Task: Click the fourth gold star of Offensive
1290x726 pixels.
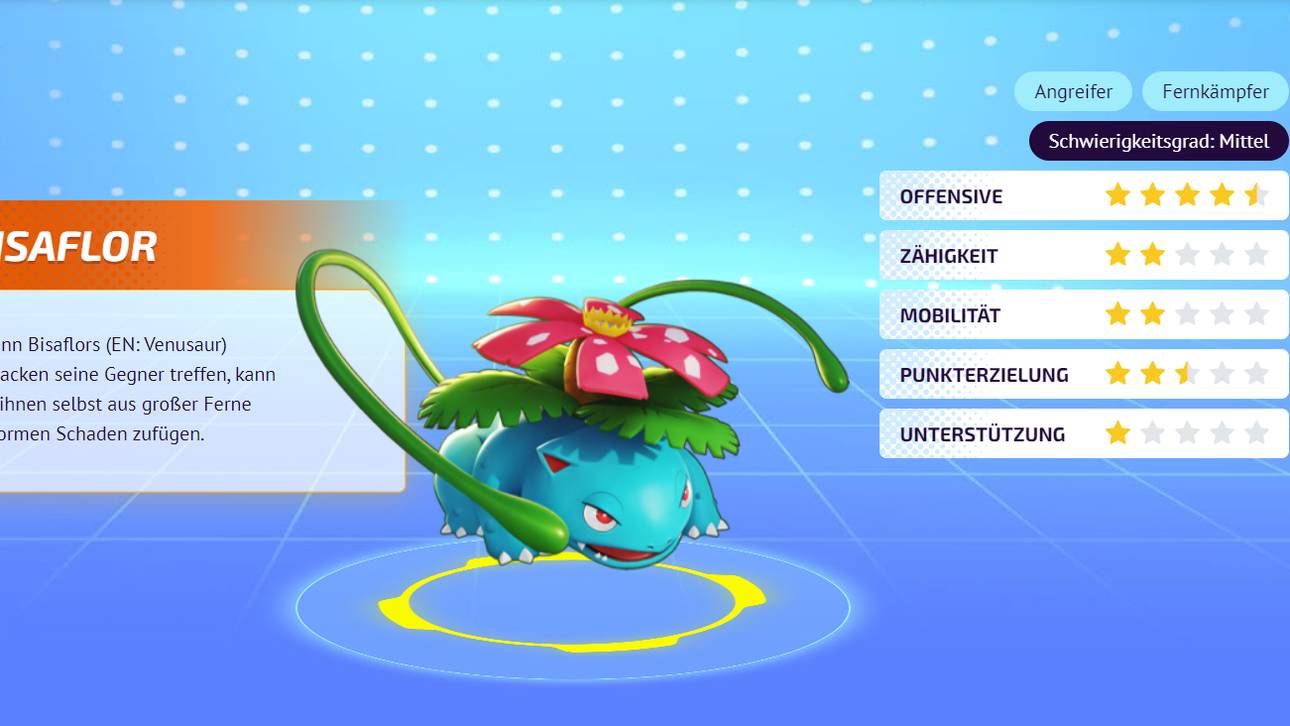Action: (x=1222, y=195)
